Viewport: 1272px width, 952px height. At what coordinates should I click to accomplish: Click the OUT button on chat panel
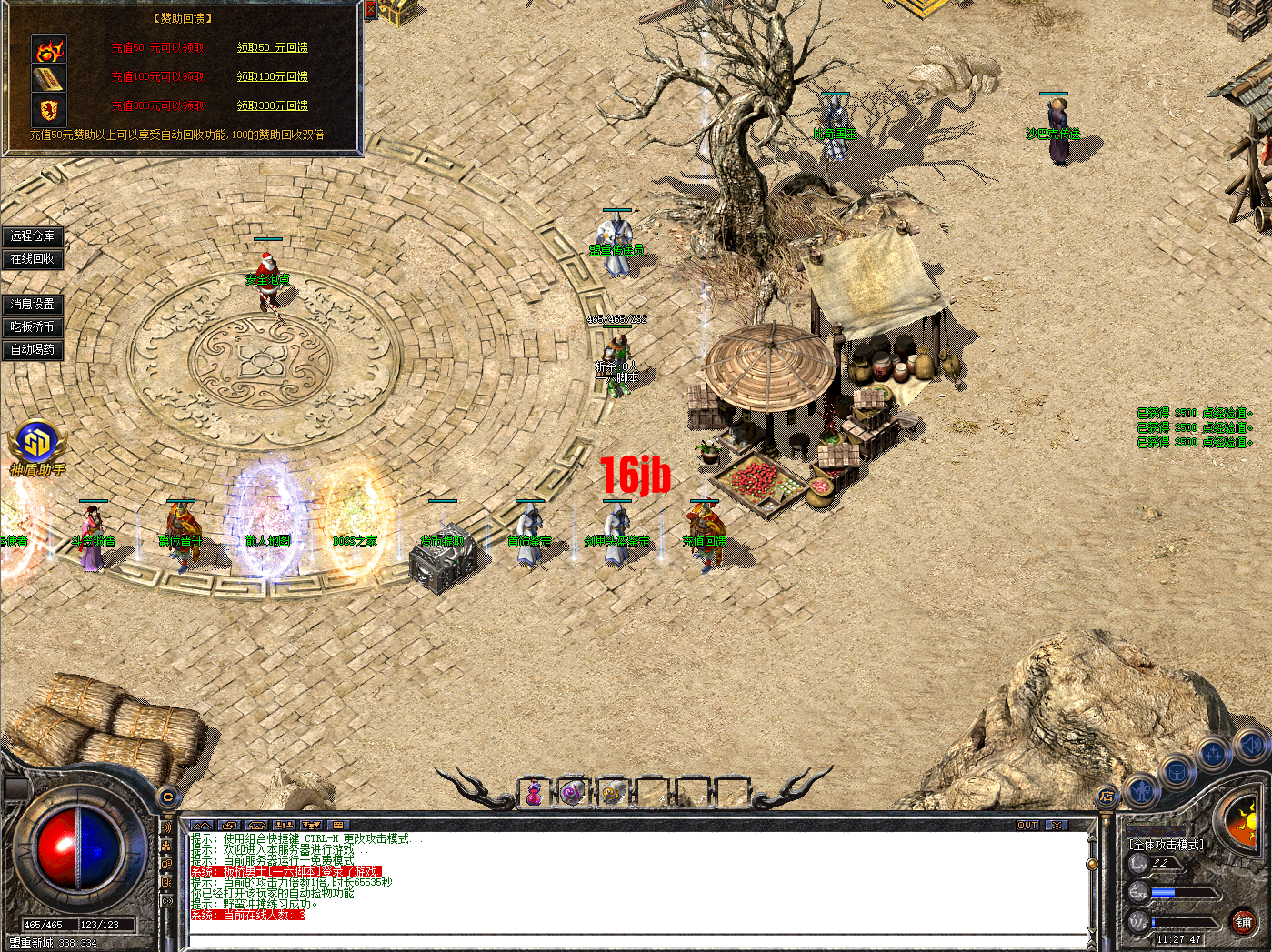1027,826
